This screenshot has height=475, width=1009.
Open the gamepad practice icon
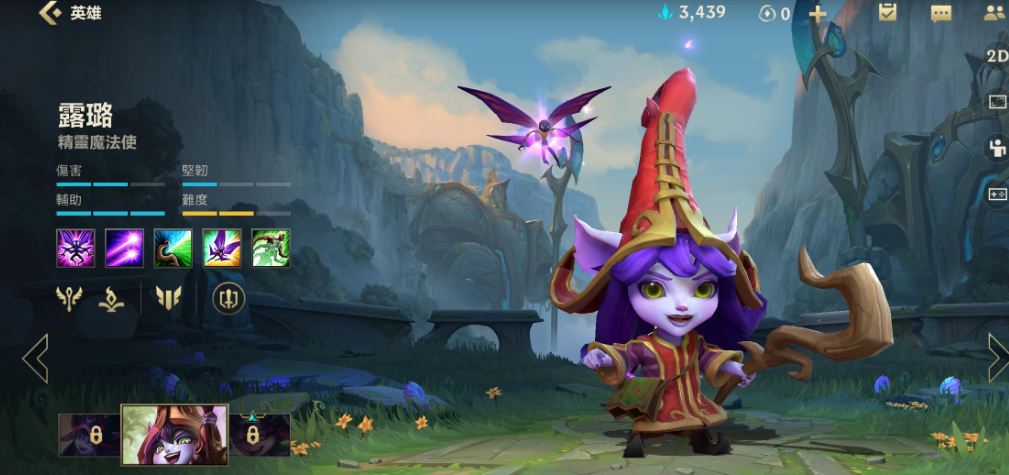(996, 194)
